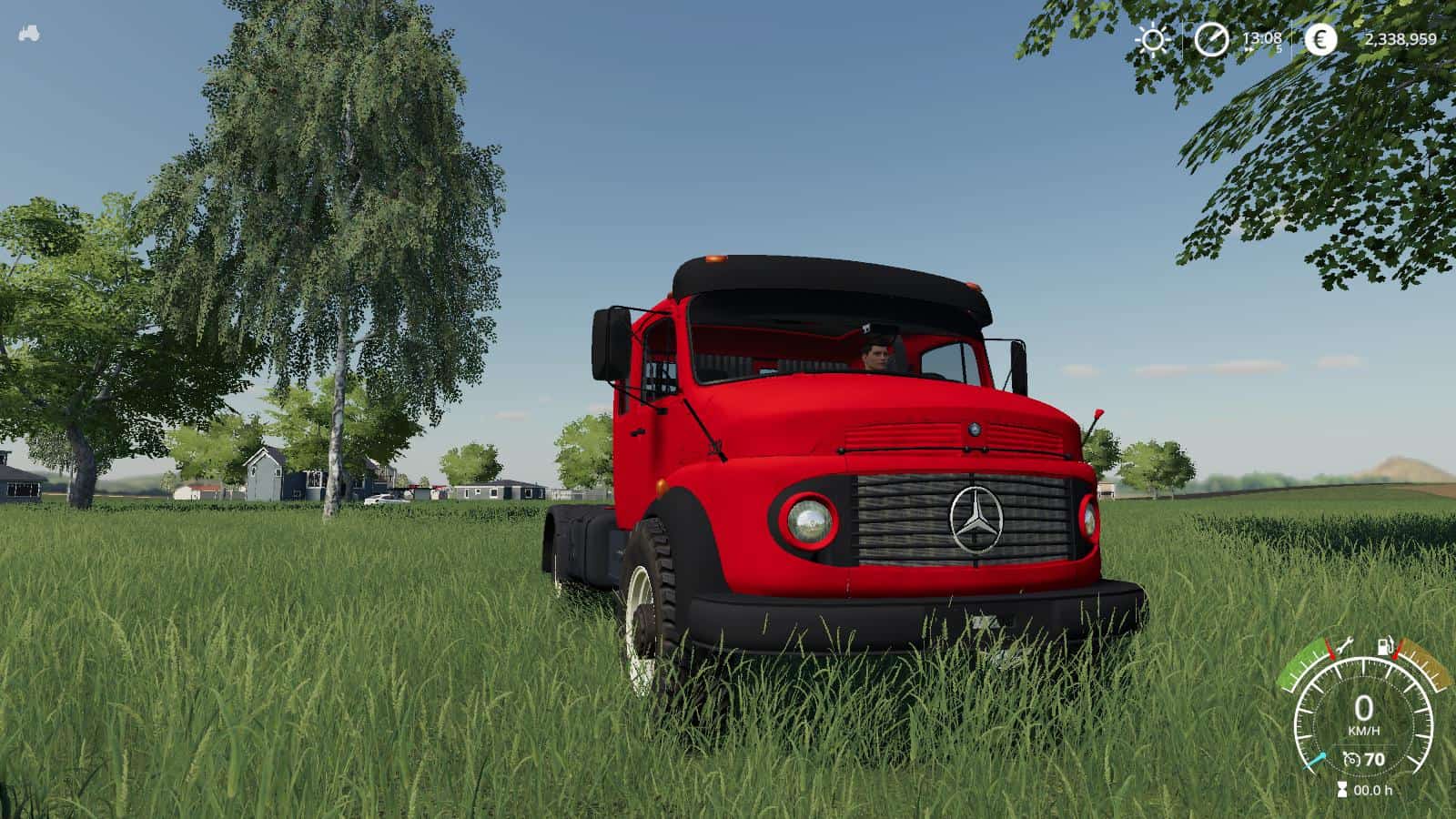Click the time scale 5 under the clock
This screenshot has height=819, width=1456.
click(x=1279, y=48)
